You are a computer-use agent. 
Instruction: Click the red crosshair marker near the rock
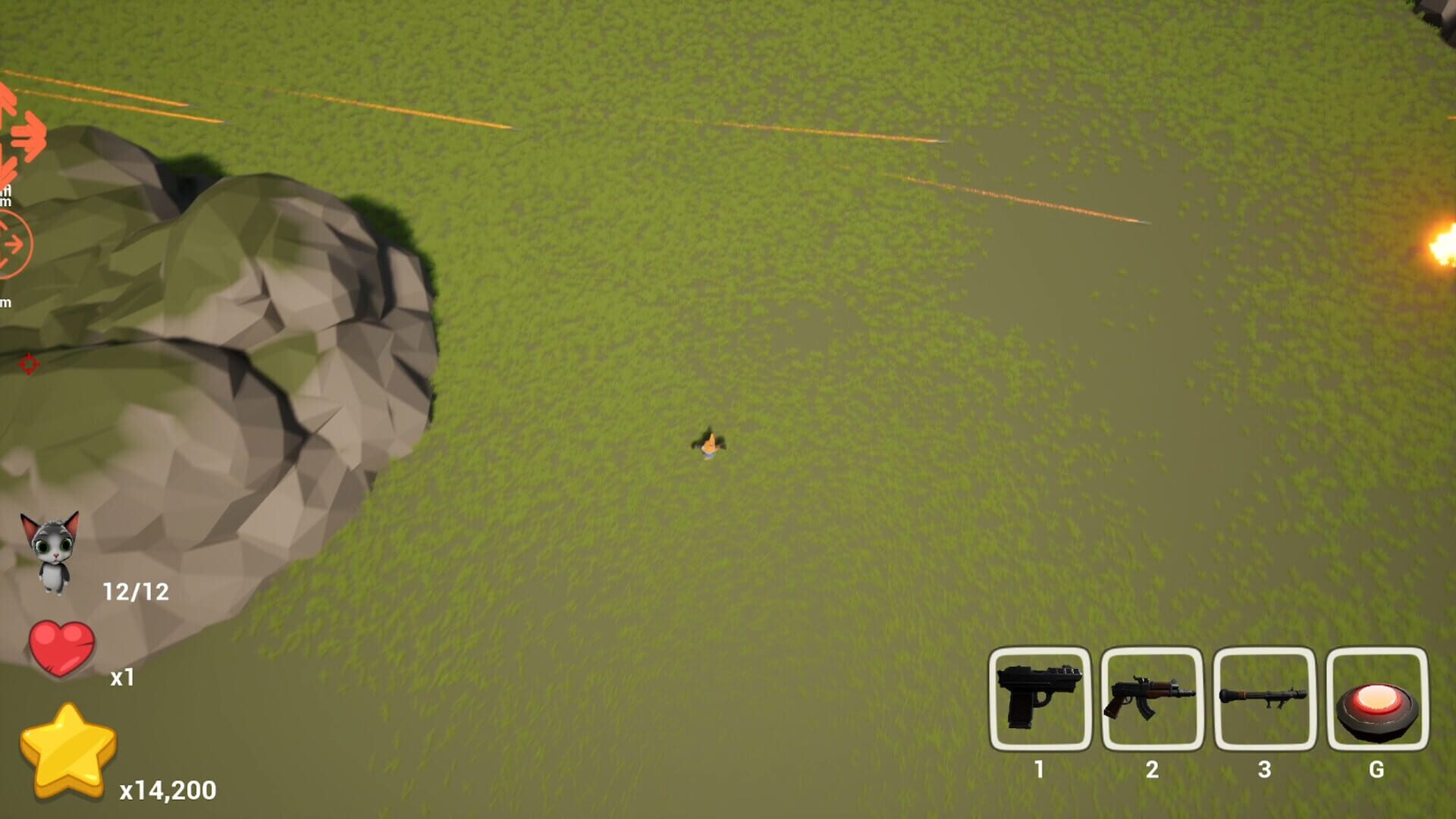pos(29,365)
